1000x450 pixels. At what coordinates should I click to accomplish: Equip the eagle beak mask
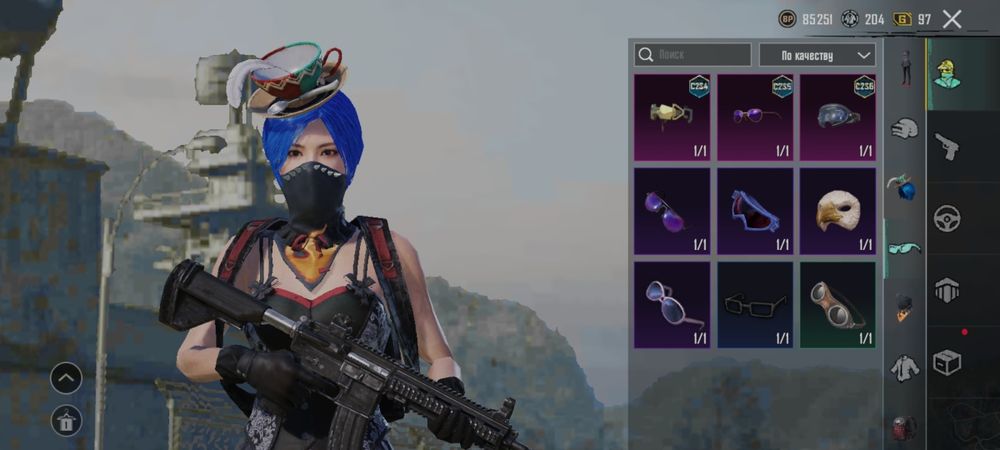click(838, 211)
